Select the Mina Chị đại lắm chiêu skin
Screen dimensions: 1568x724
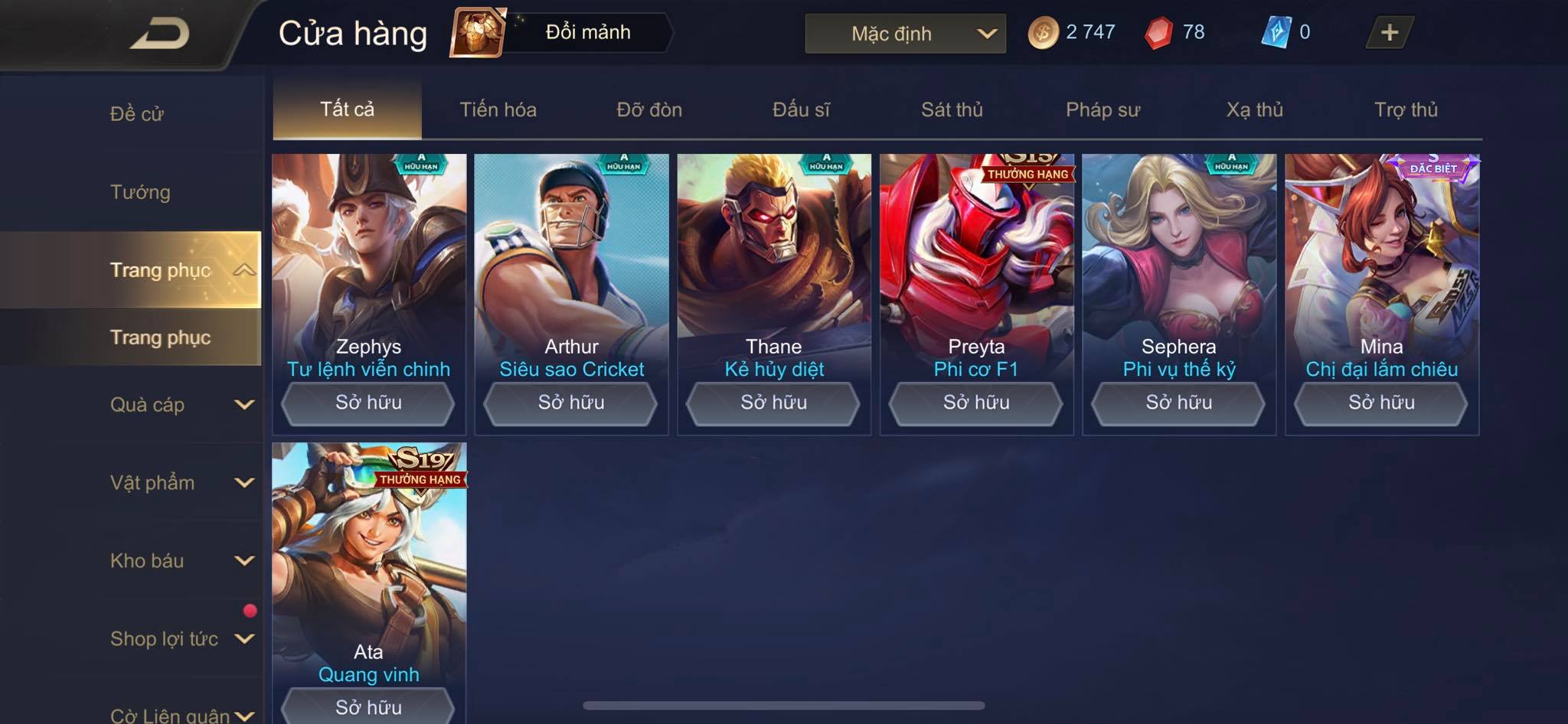pyautogui.click(x=1381, y=260)
